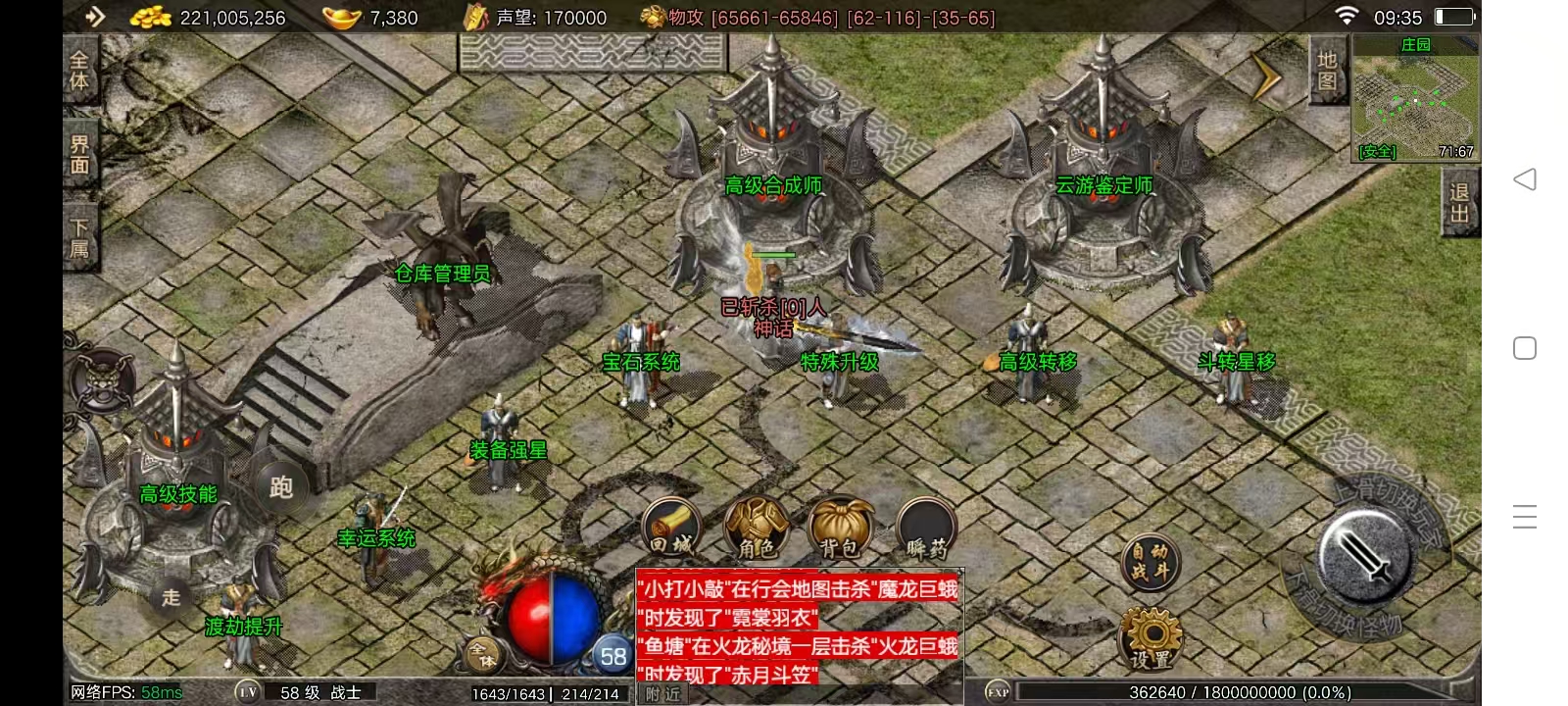Toggle 跑 run movement mode
Screen dimensions: 1568x706
click(280, 487)
